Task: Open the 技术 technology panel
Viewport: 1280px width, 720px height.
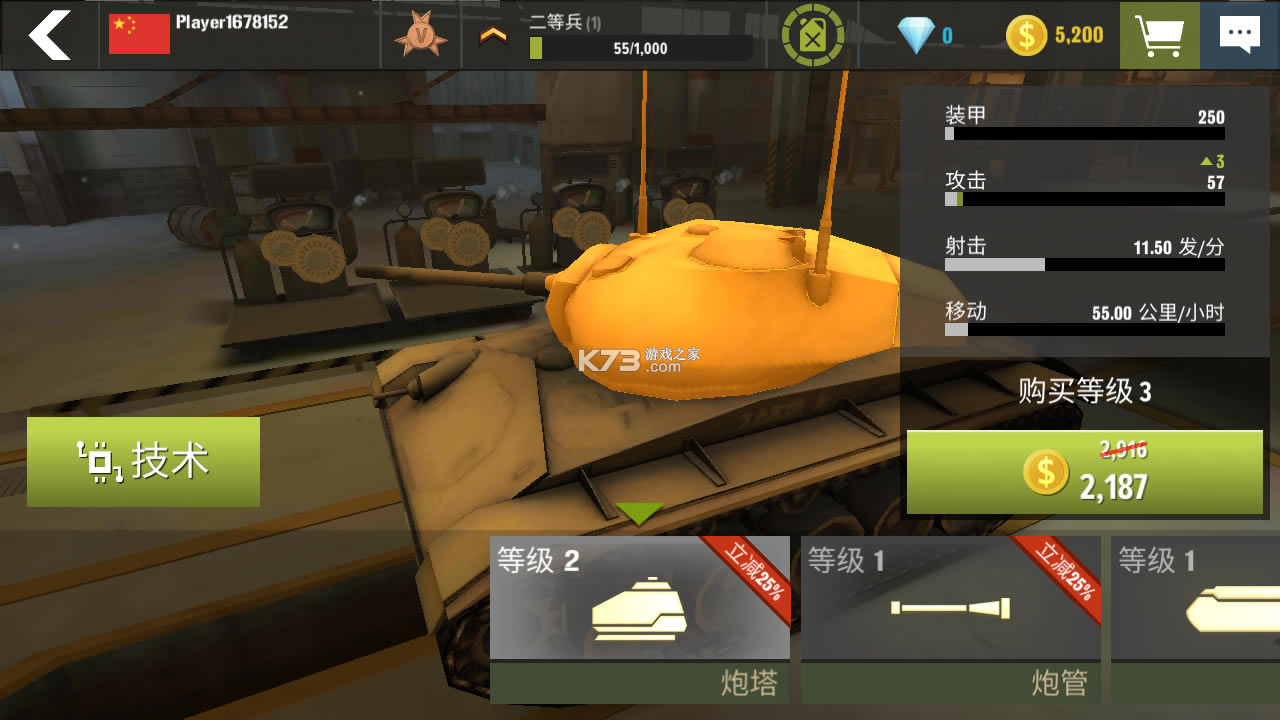Action: point(143,461)
